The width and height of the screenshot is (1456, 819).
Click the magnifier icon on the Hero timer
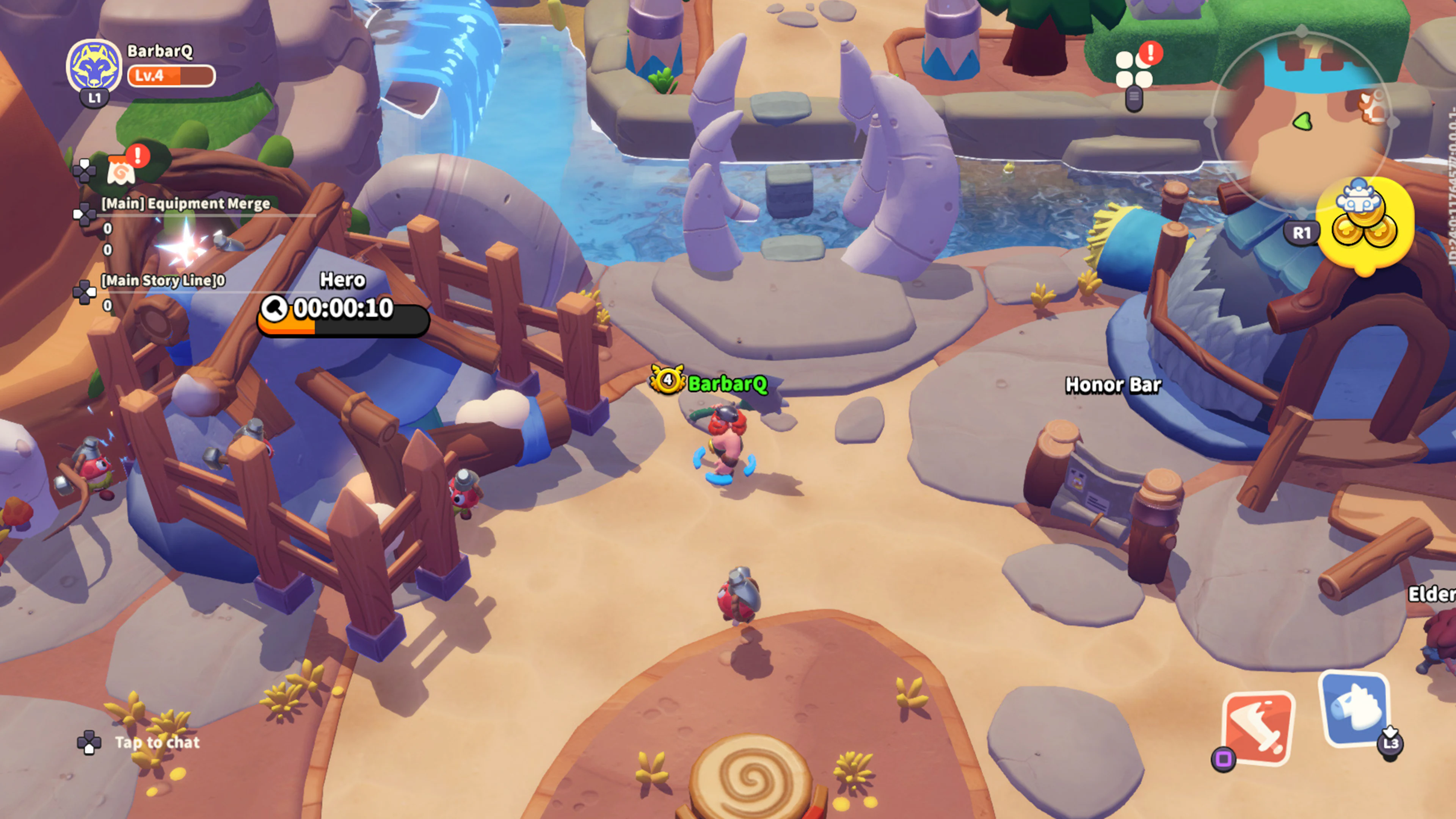275,308
